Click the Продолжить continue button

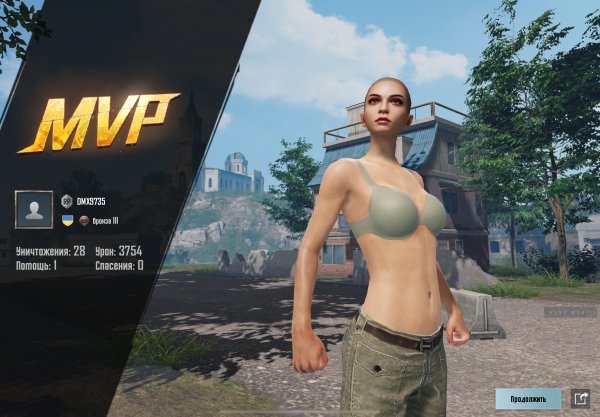pos(528,398)
